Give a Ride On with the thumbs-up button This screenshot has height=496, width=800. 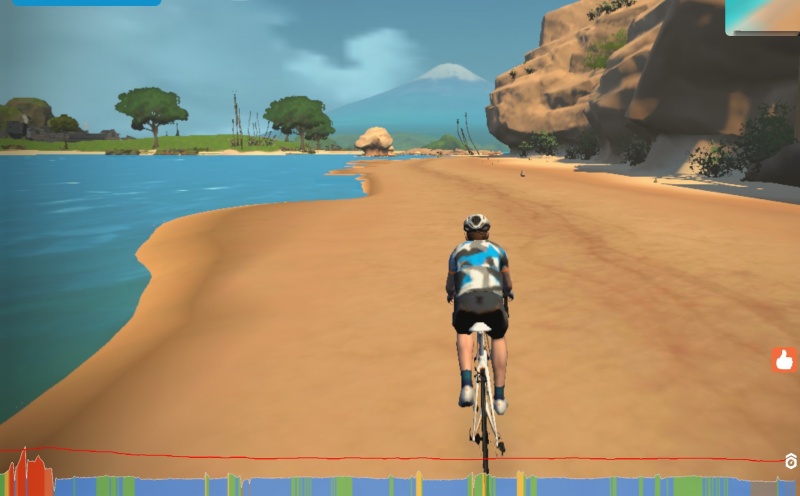point(784,360)
